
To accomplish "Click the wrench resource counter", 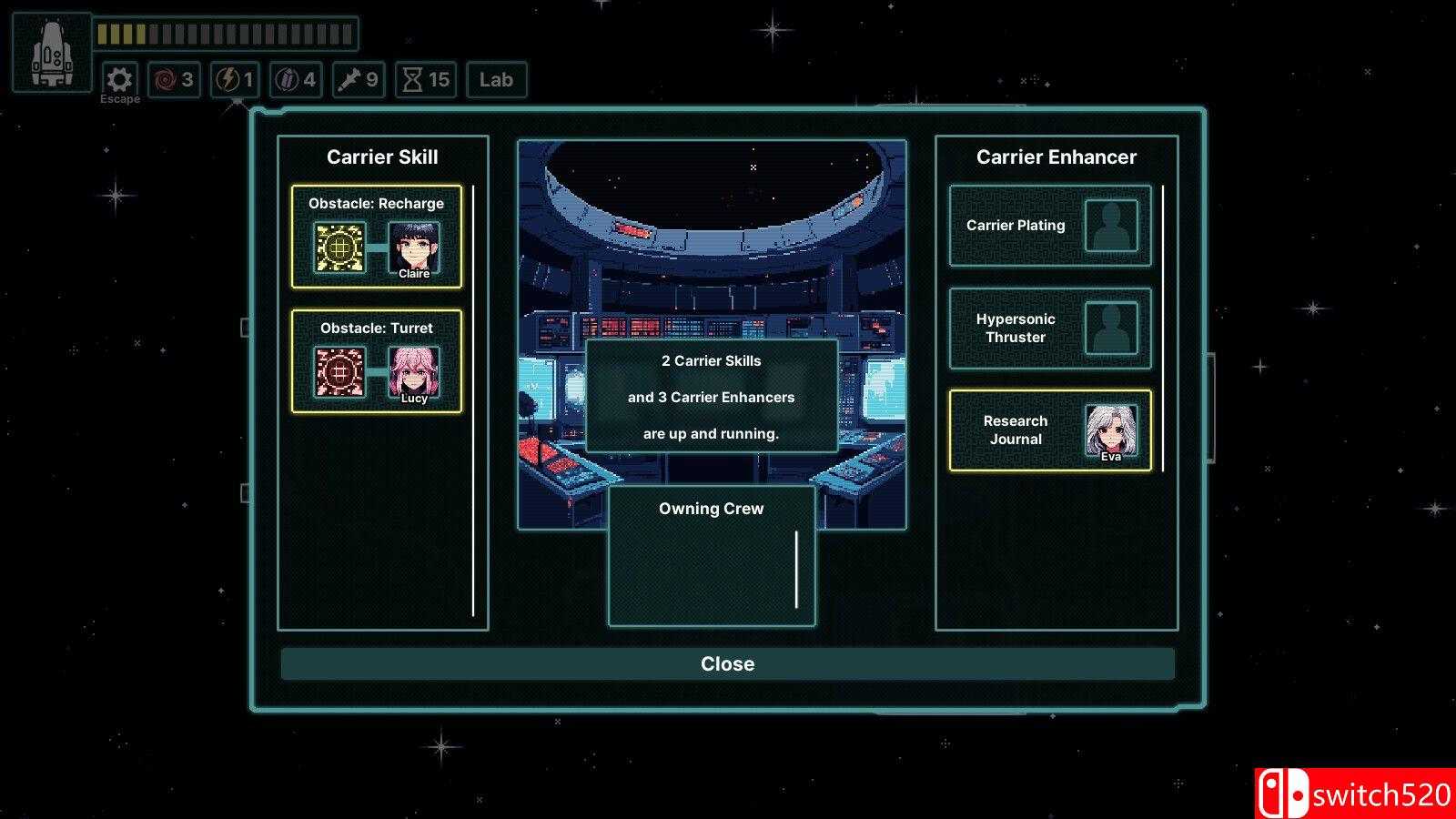I will click(358, 80).
